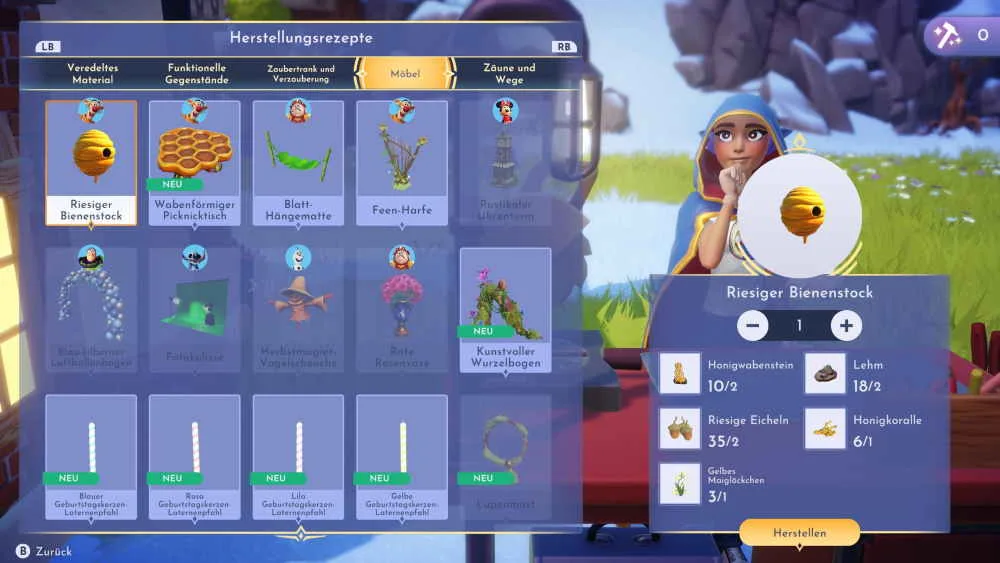Pick the Blatt-Hängematte recipe

[298, 162]
